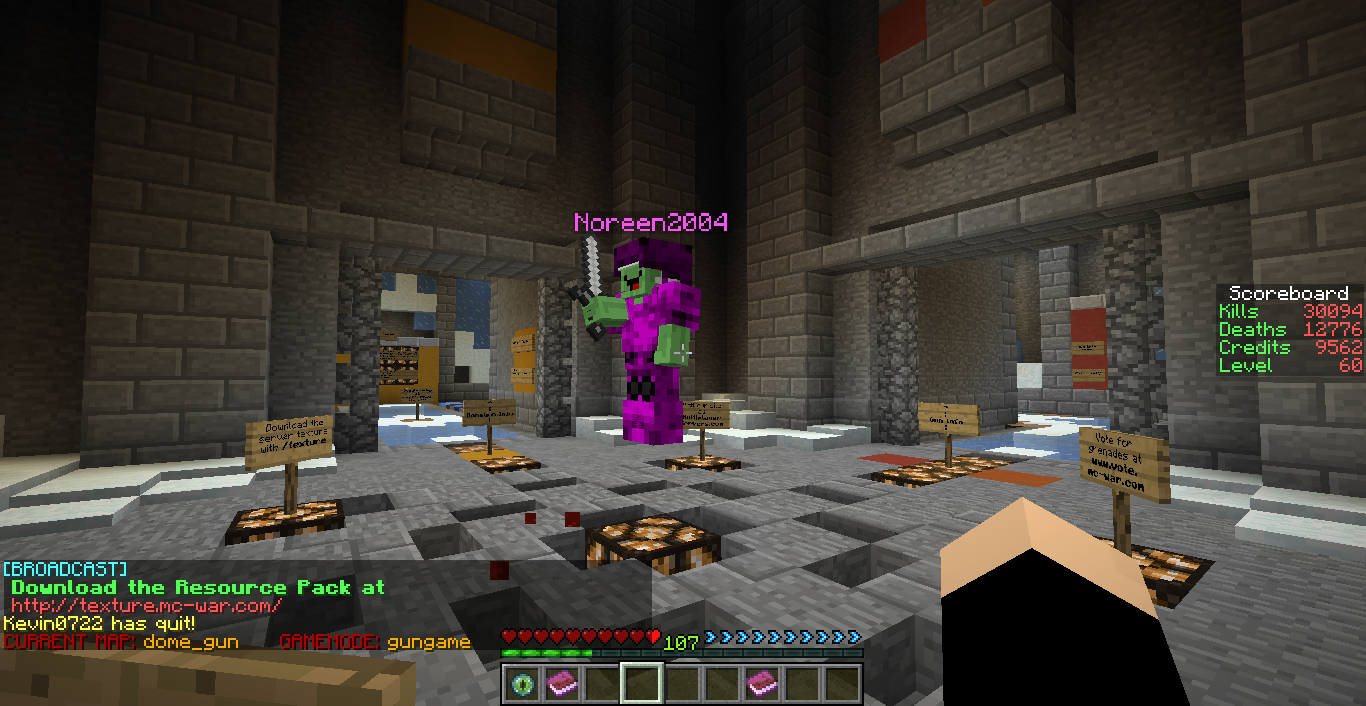Select the pink book beside the Eye of Ender
The width and height of the screenshot is (1366, 706).
point(561,684)
